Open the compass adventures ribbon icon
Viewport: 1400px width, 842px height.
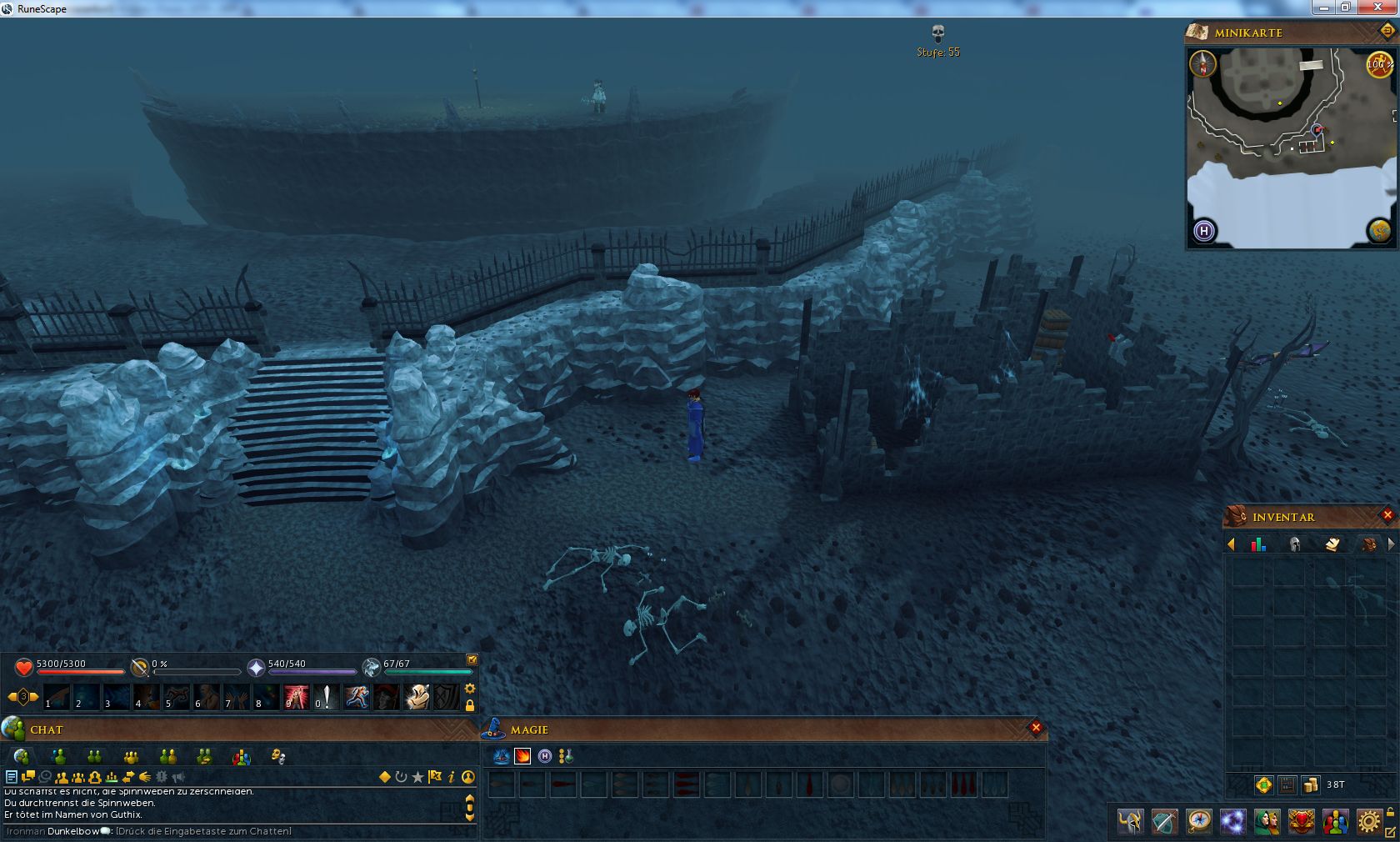tap(1199, 822)
